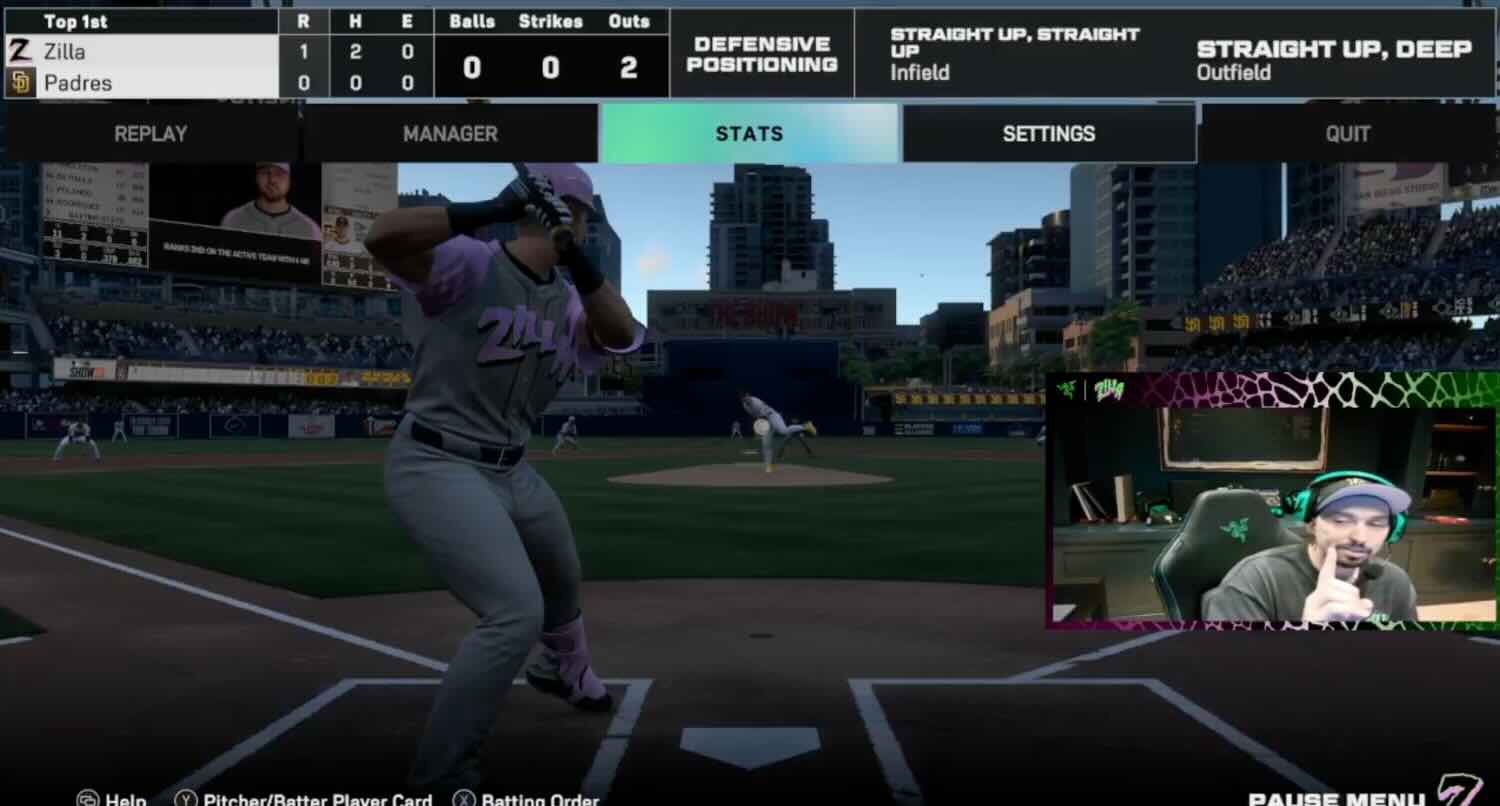This screenshot has width=1500, height=806.
Task: Switch to the Replay tab
Action: (149, 133)
